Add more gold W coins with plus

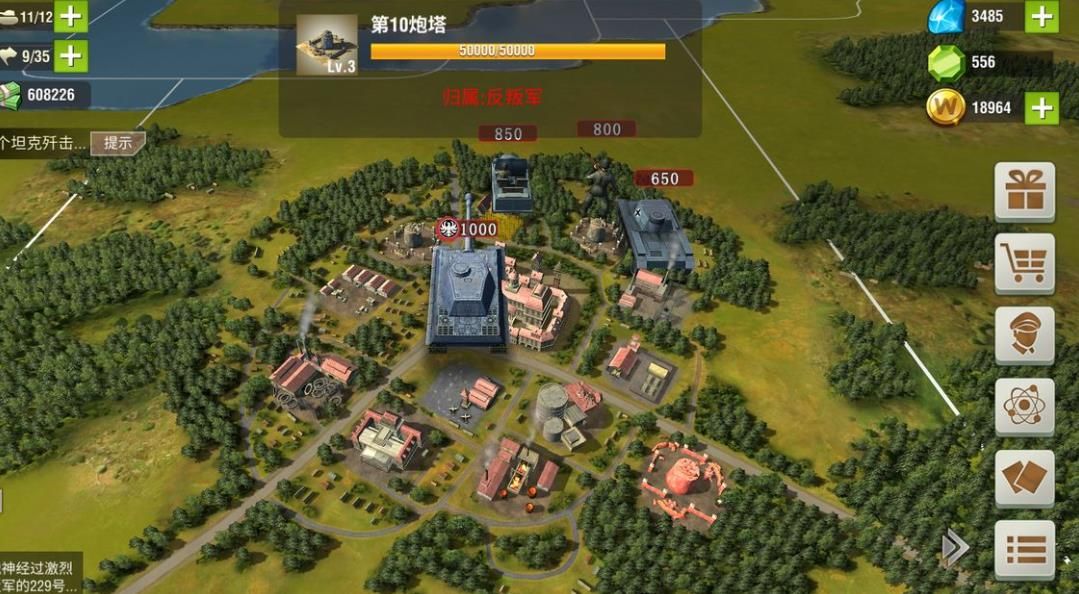click(x=1041, y=108)
